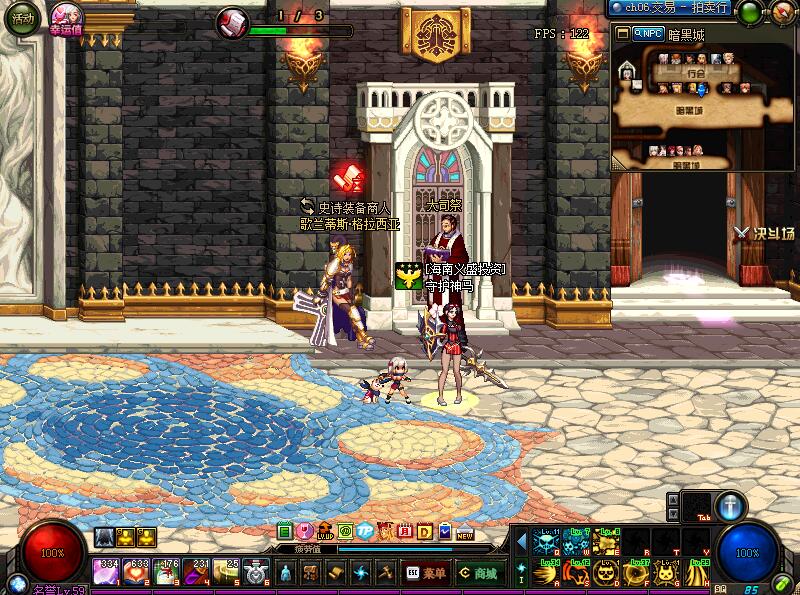Image resolution: width=800 pixels, height=595 pixels.
Task: Open the 菜单 menu button
Action: pos(426,573)
